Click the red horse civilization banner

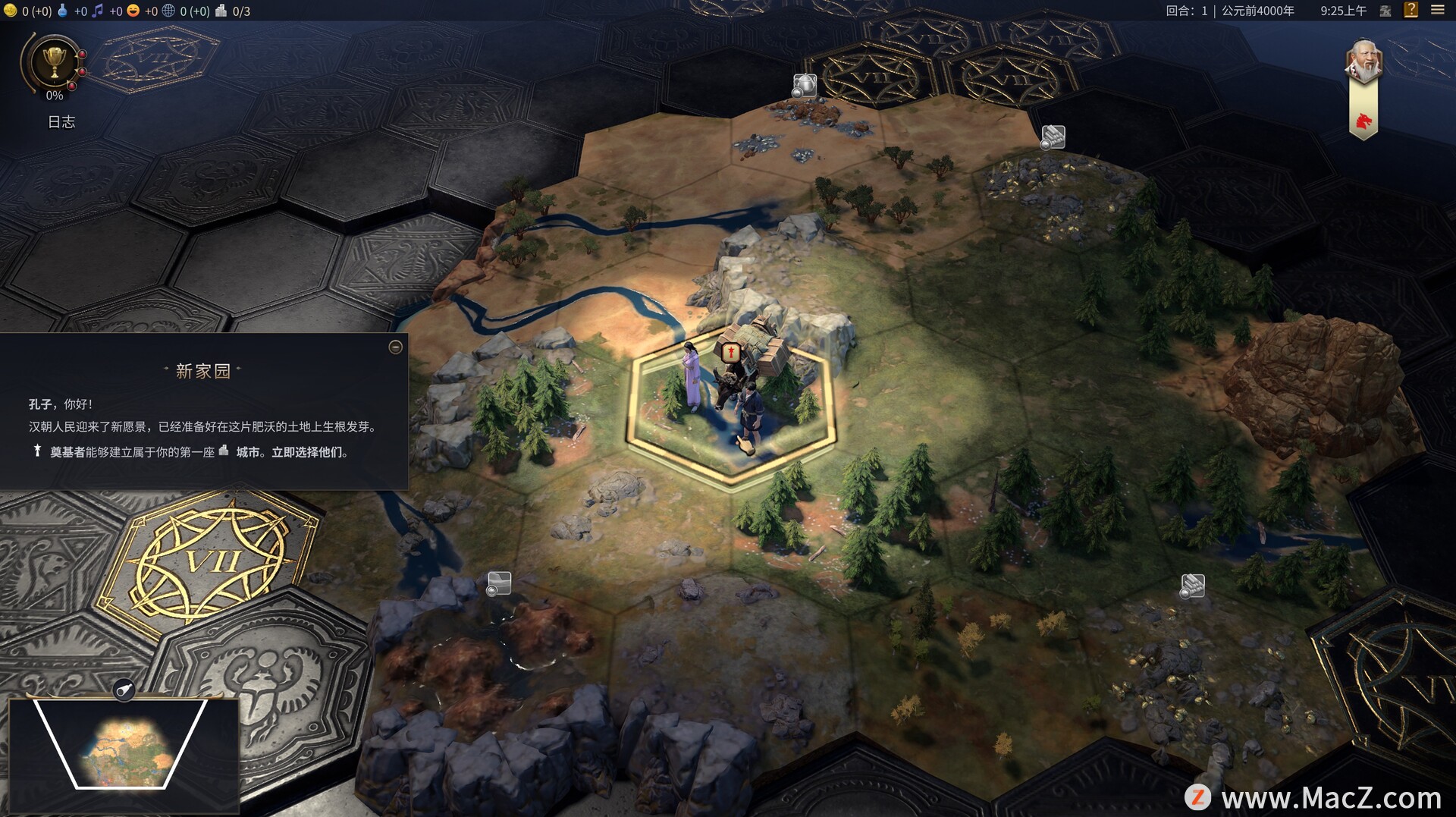coord(1363,120)
